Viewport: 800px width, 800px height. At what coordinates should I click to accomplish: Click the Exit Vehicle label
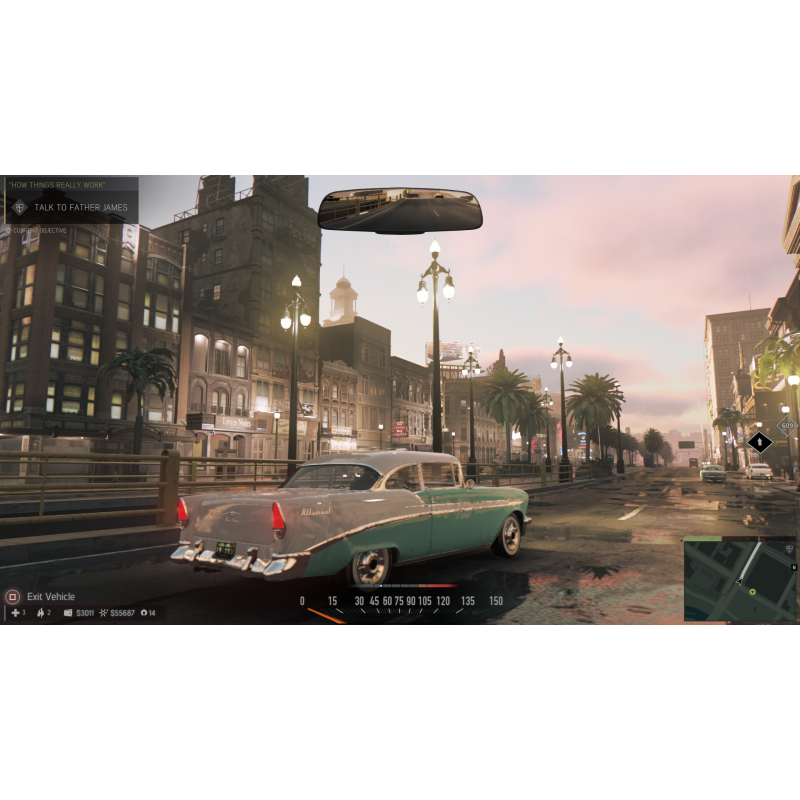pos(51,597)
